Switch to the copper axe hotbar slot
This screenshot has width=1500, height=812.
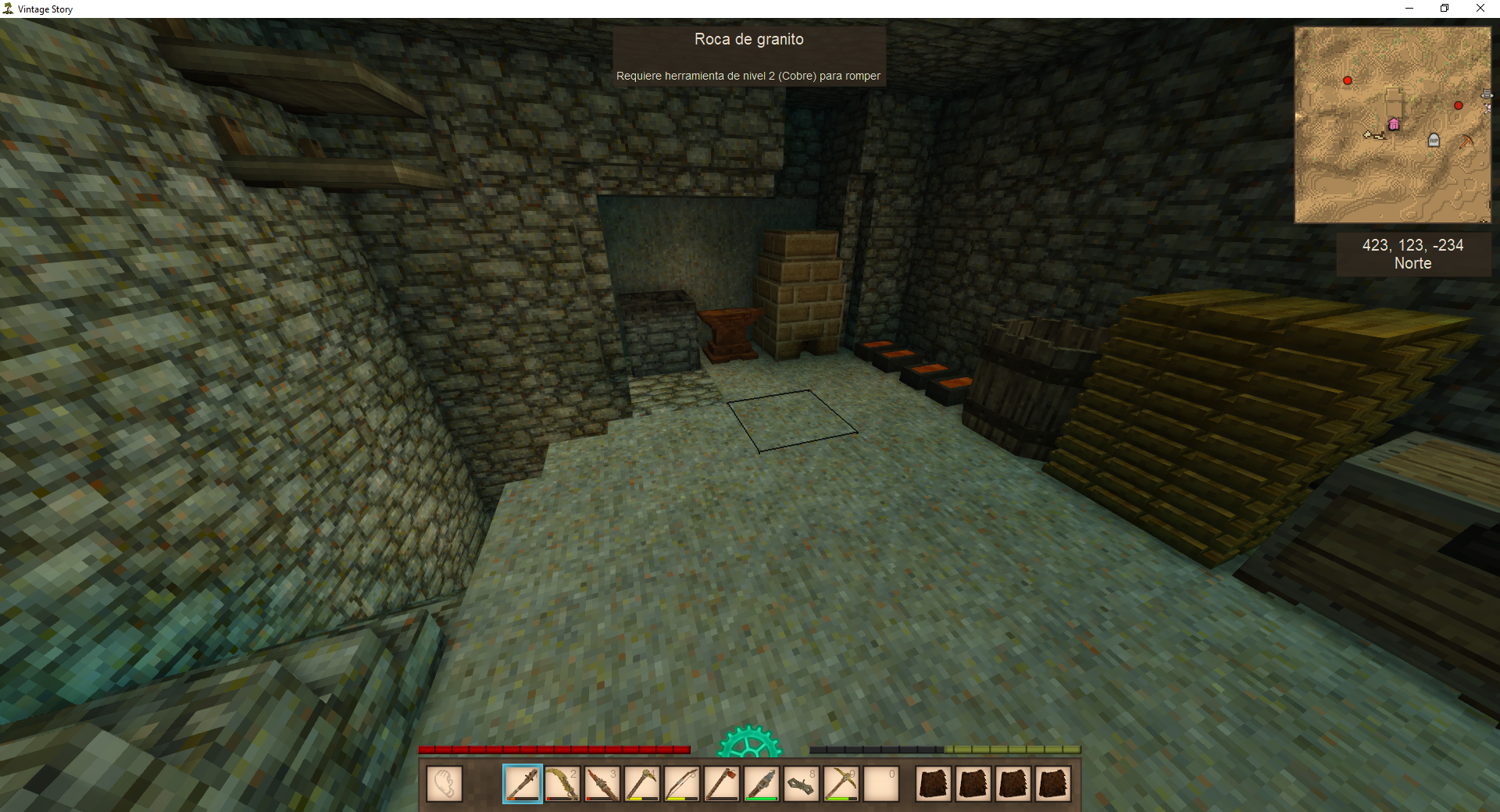pyautogui.click(x=721, y=783)
